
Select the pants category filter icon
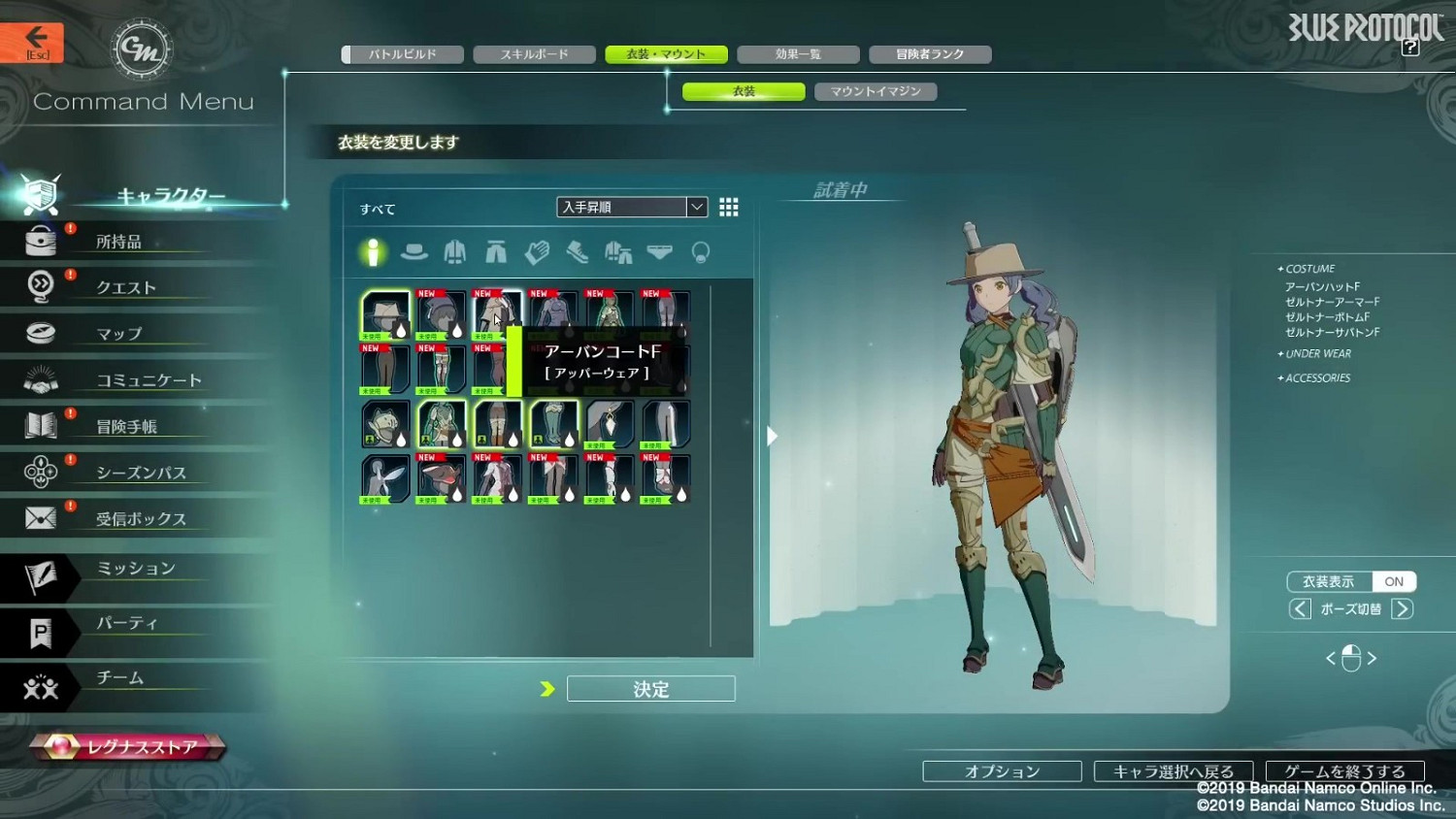496,252
